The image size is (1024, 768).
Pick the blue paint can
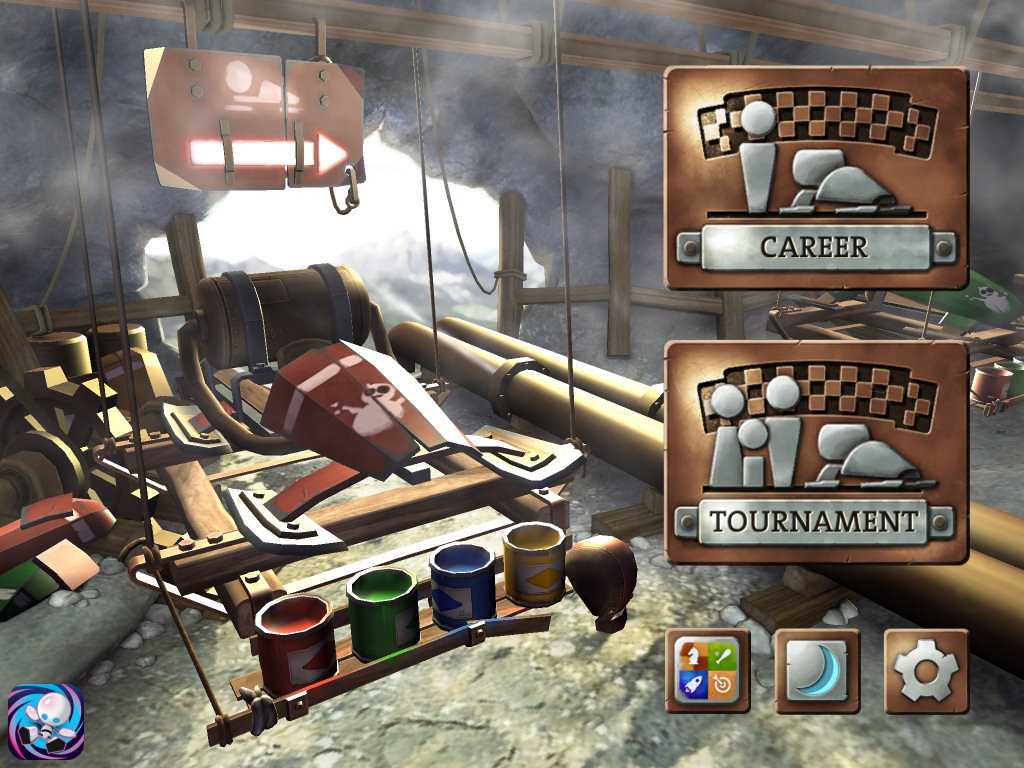tap(461, 585)
